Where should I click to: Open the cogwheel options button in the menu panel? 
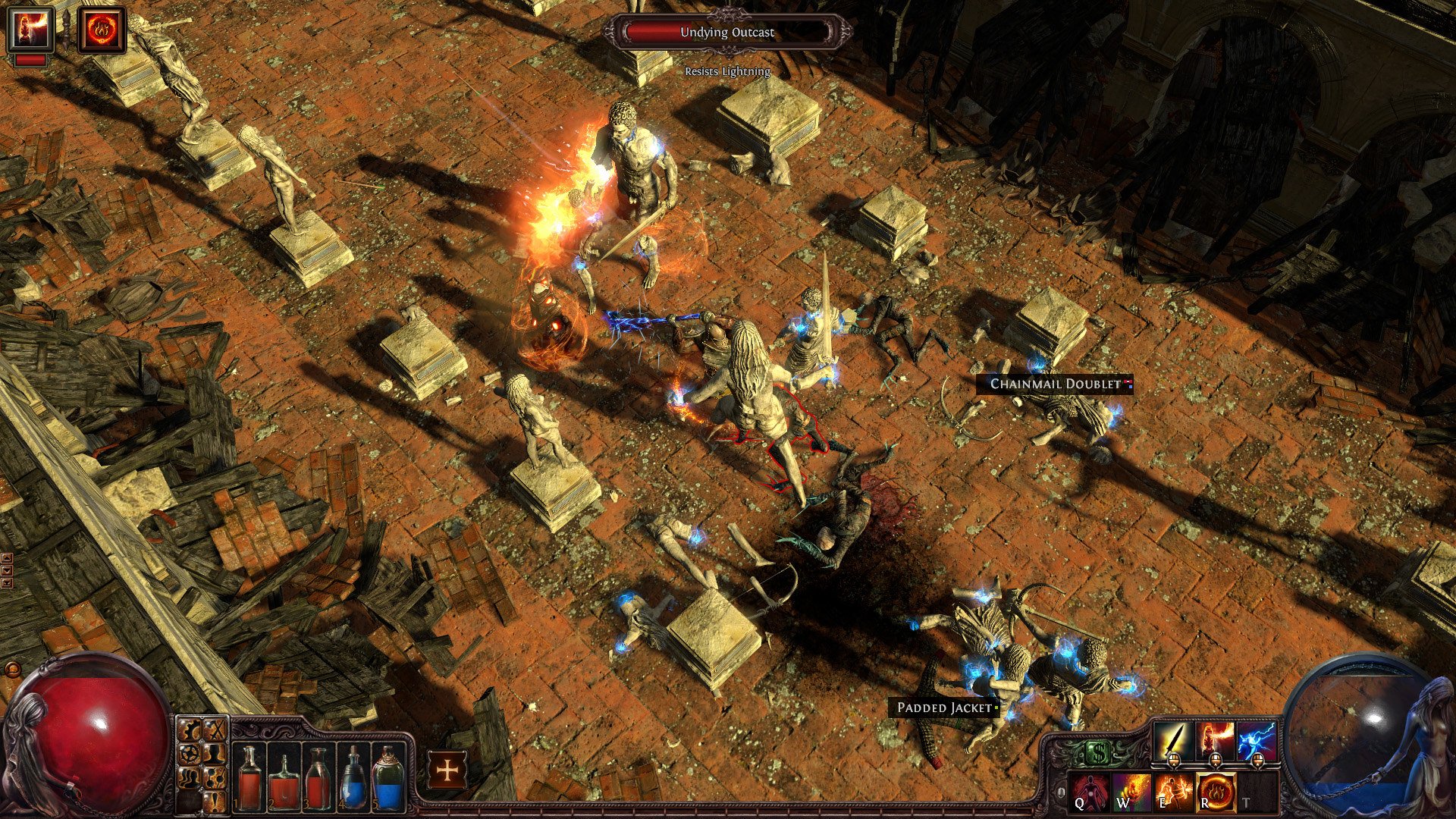(190, 730)
